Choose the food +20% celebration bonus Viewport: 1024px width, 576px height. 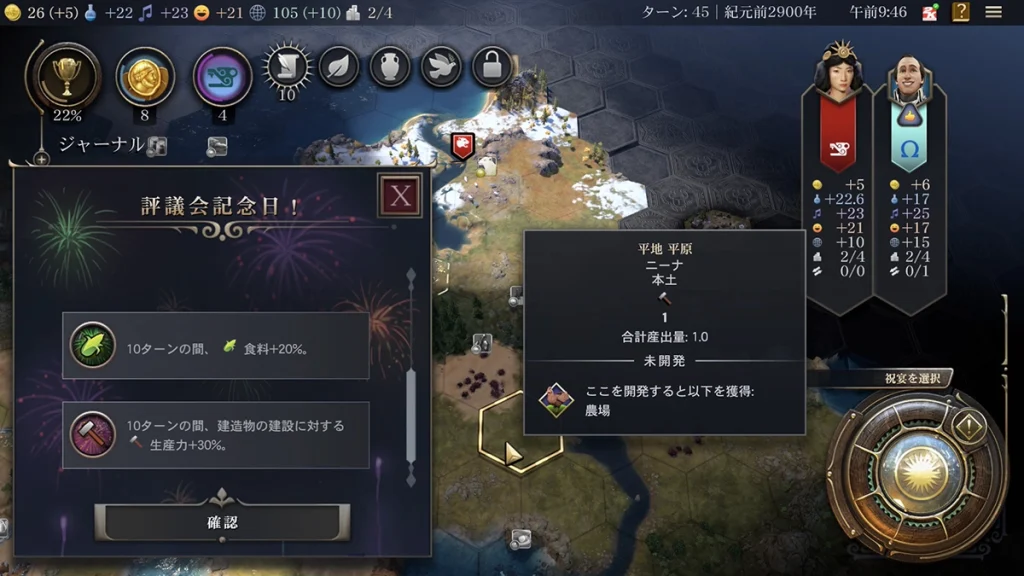(216, 345)
